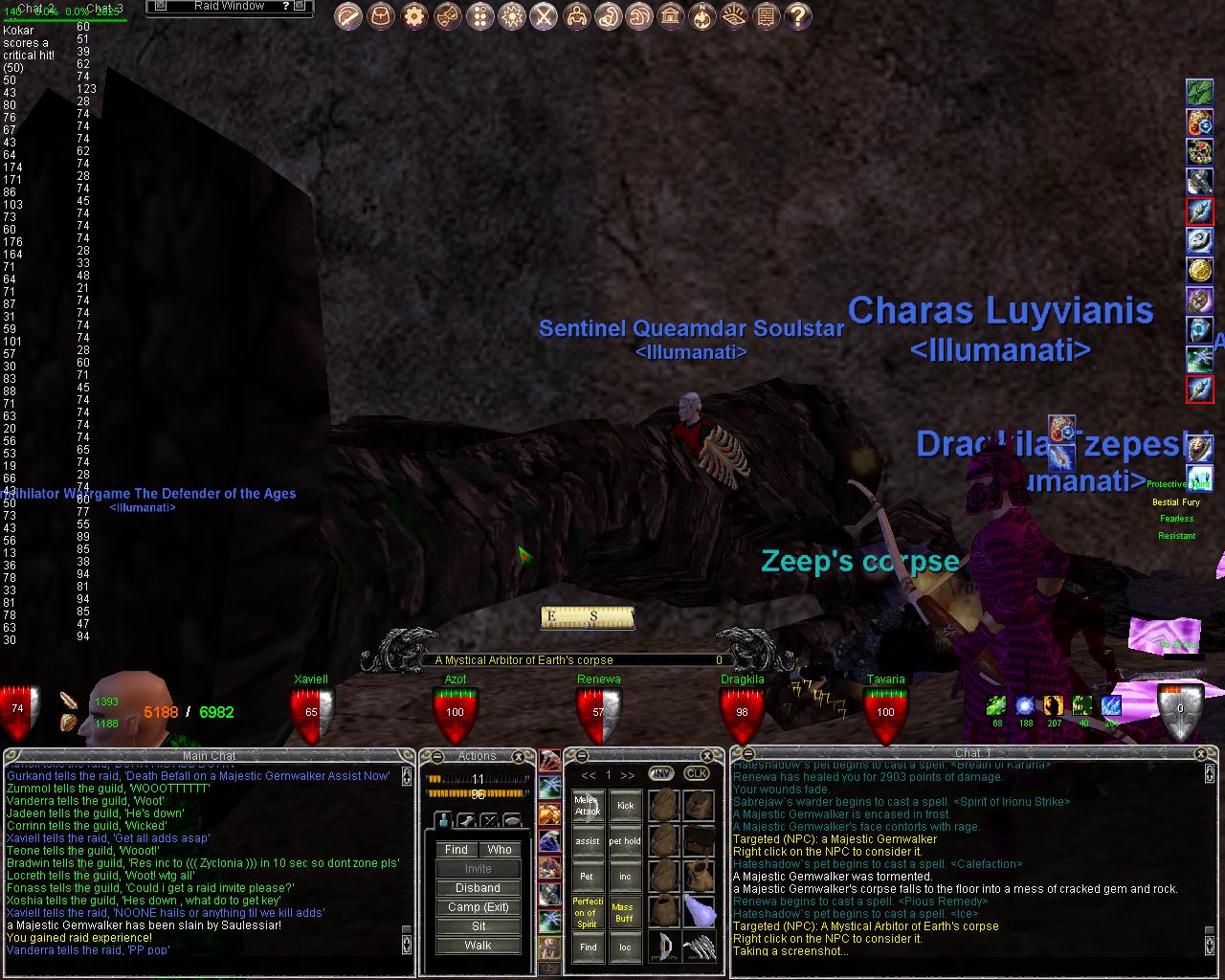The height and width of the screenshot is (980, 1225).
Task: Activate the Mass Buff hotkey
Action: coord(623,912)
